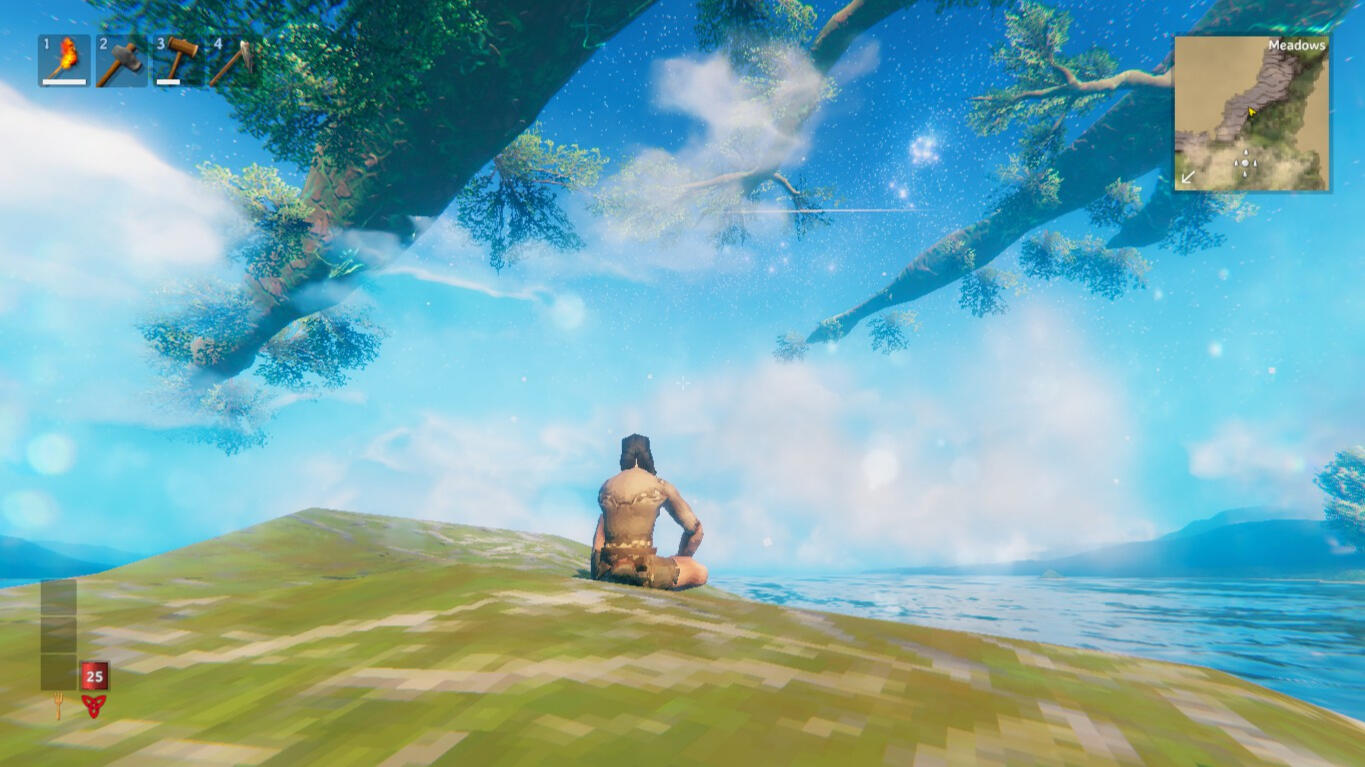Viewport: 1365px width, 767px height.
Task: Click the Meadows biome label
Action: point(1297,45)
